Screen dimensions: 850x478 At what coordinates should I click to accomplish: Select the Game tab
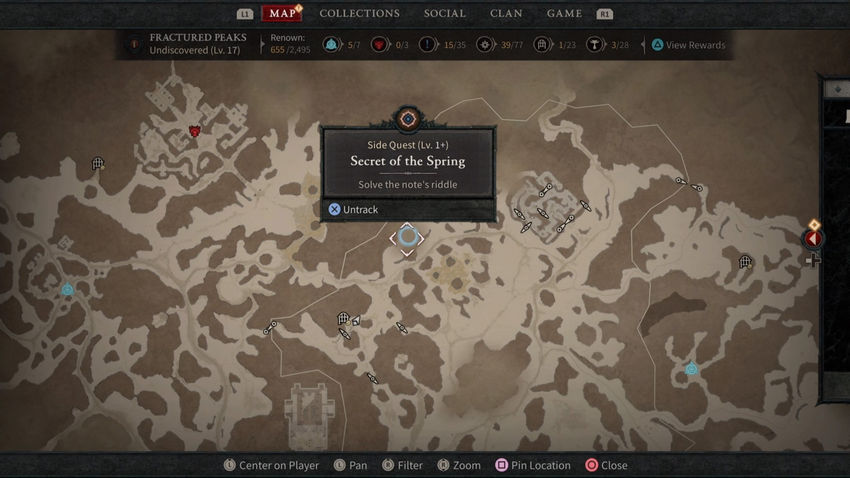[x=564, y=14]
